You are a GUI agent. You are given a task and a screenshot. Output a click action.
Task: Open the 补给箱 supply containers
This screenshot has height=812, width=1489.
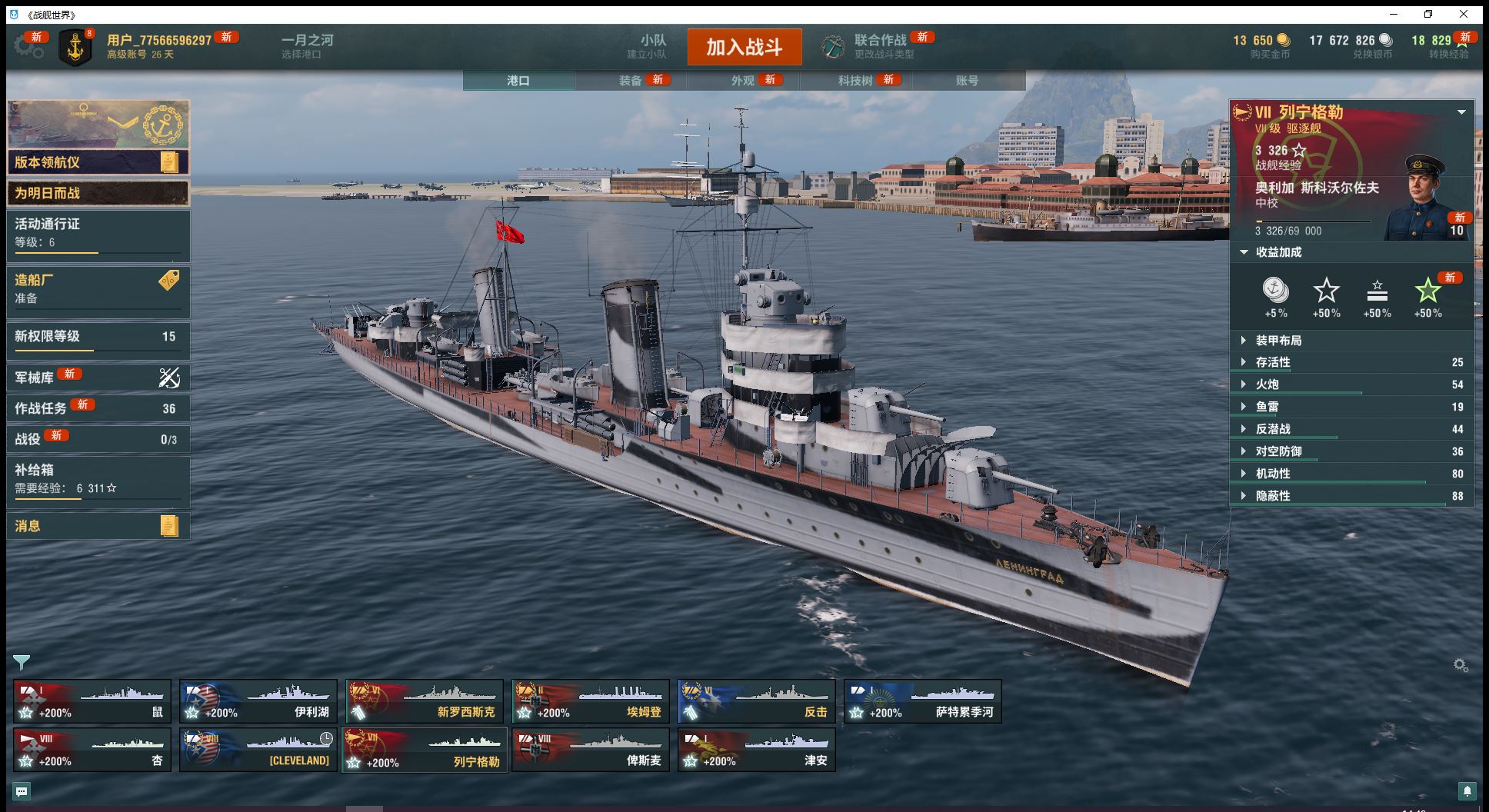coord(98,478)
